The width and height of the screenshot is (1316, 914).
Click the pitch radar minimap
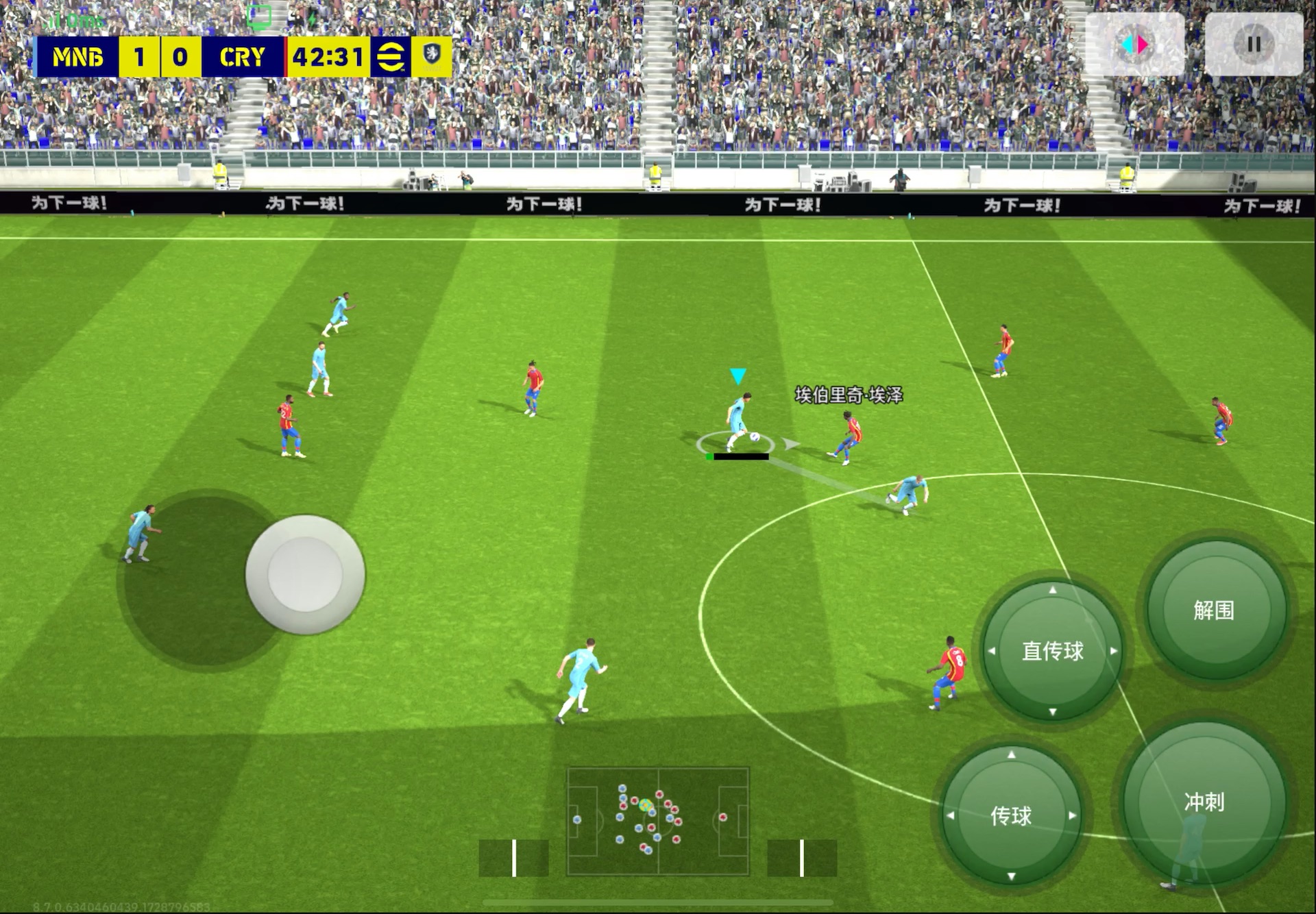[x=658, y=821]
